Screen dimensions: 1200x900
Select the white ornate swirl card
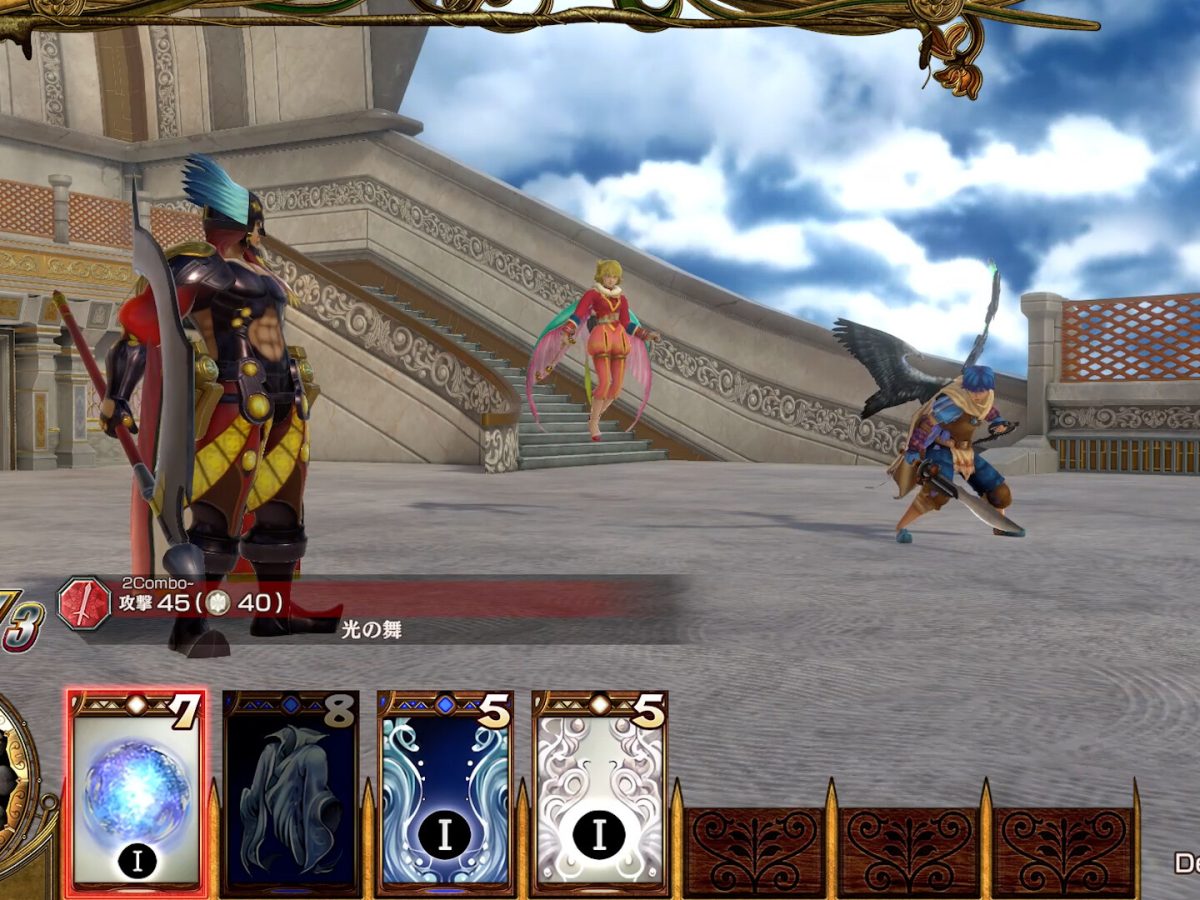(x=599, y=792)
